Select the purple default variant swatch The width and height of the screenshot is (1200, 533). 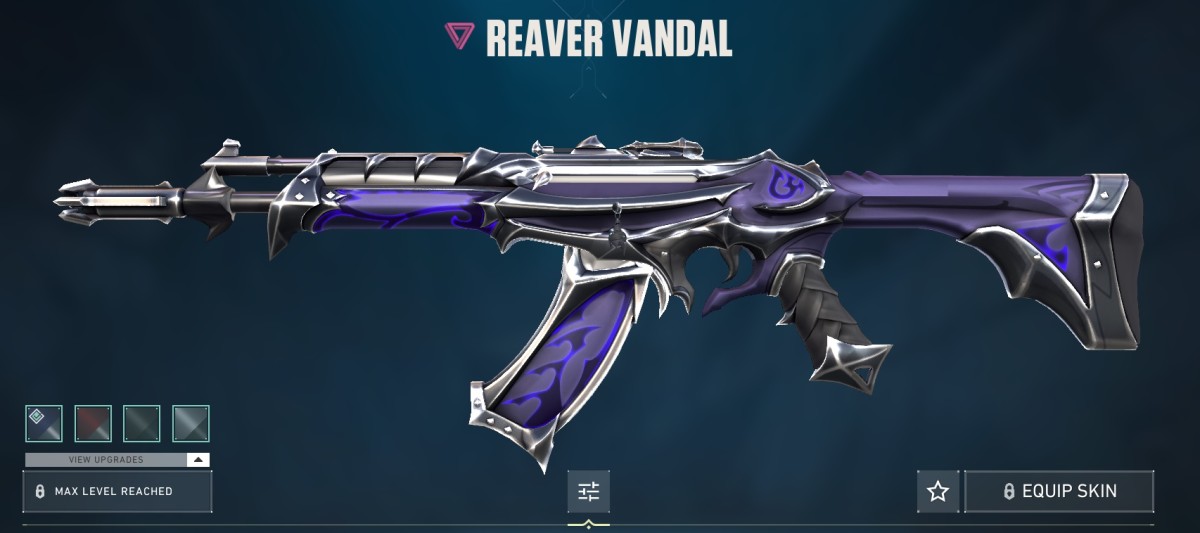point(44,423)
